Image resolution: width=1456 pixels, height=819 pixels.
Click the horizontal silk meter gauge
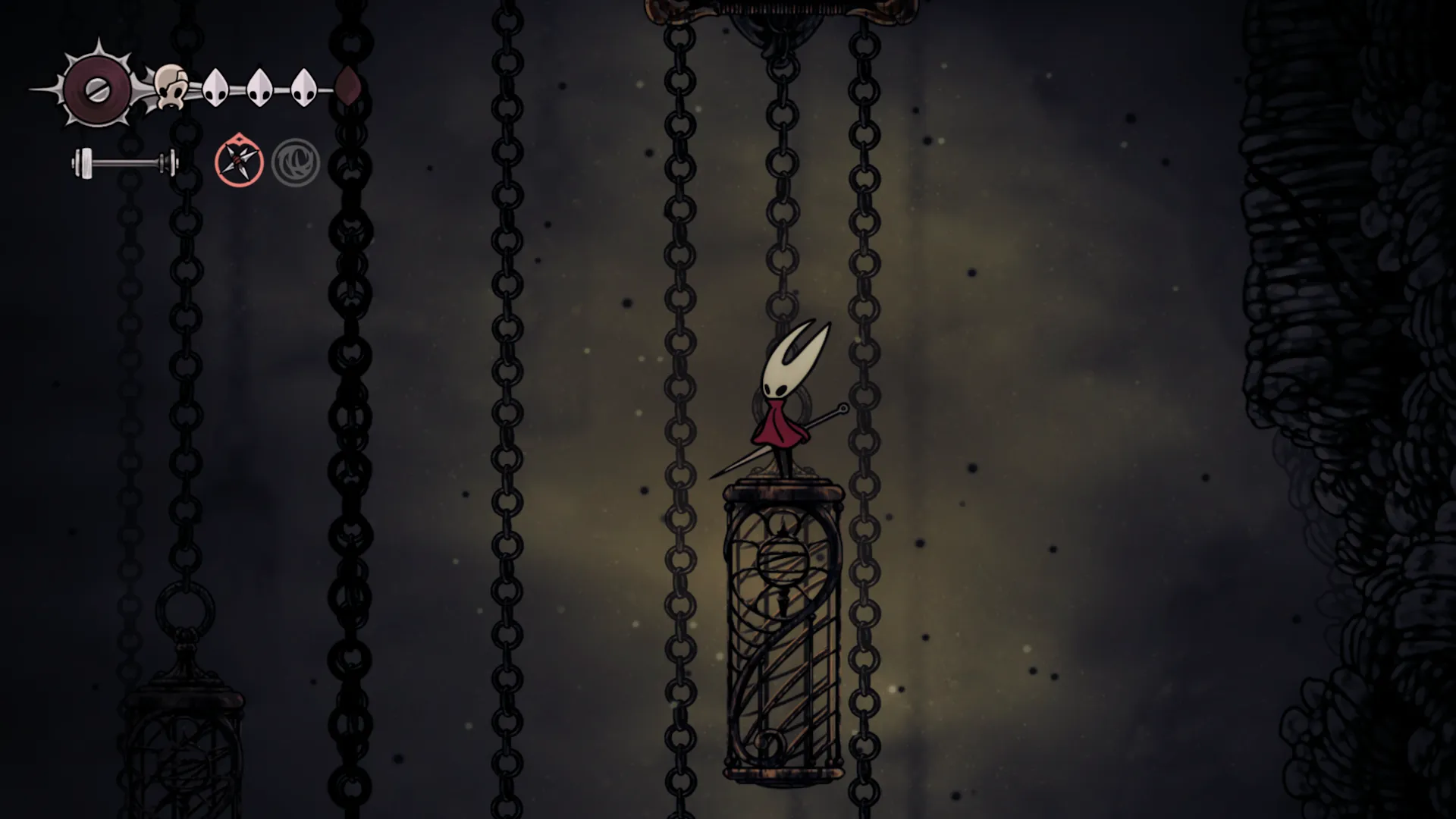[124, 161]
